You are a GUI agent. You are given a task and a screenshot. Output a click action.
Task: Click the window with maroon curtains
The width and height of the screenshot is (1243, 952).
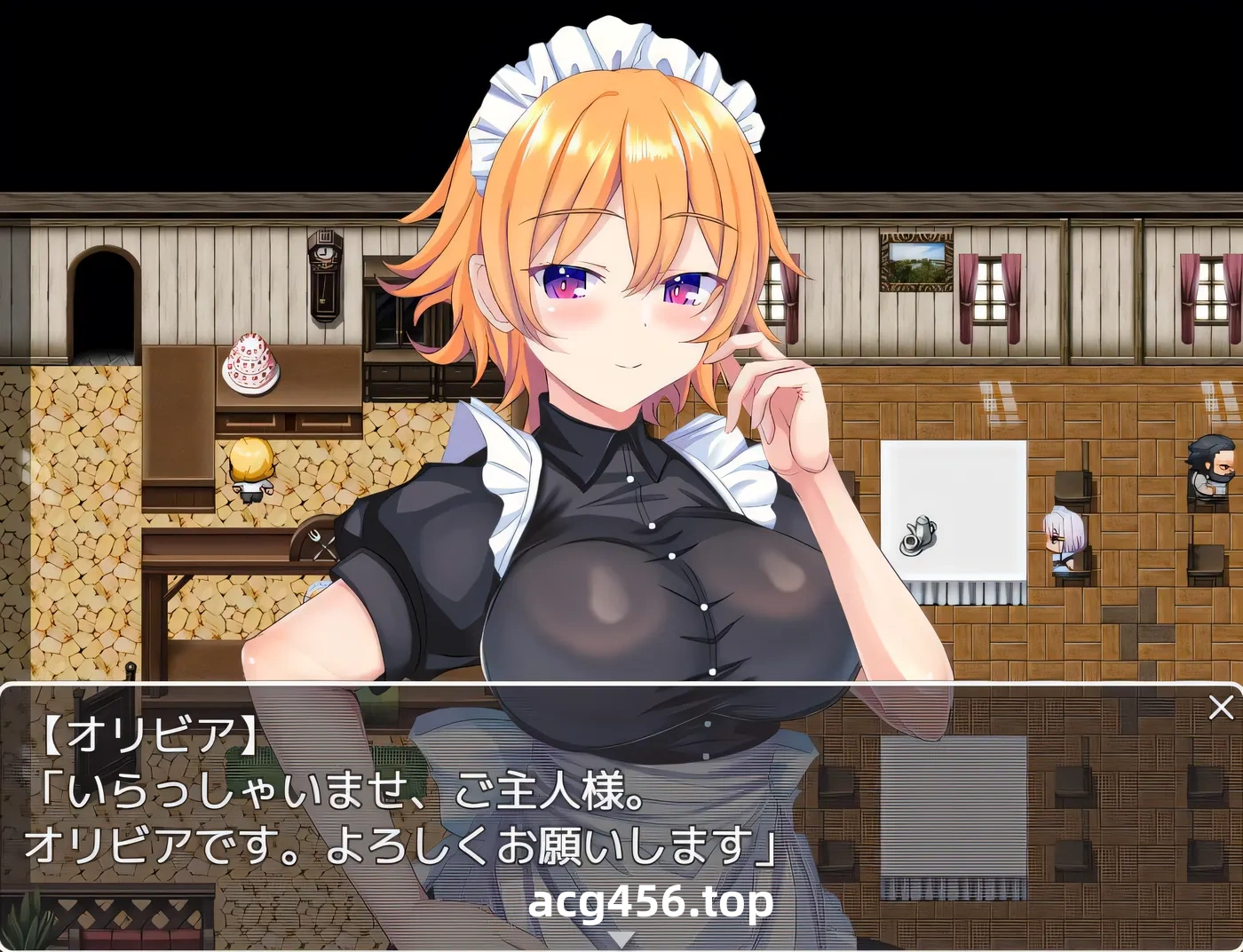pos(988,289)
